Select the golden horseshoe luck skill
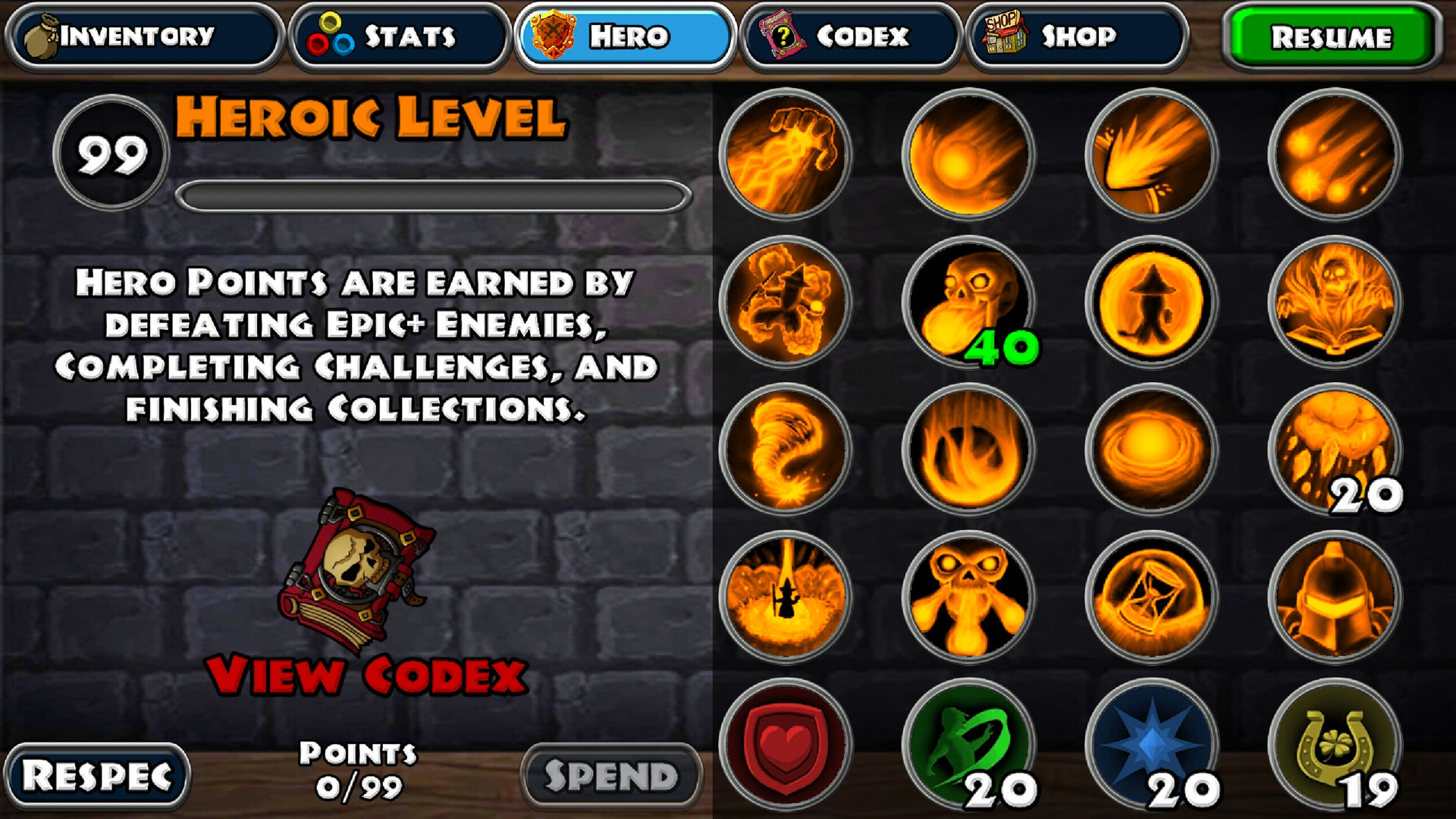Screen dimensions: 1456x819 tap(1335, 744)
